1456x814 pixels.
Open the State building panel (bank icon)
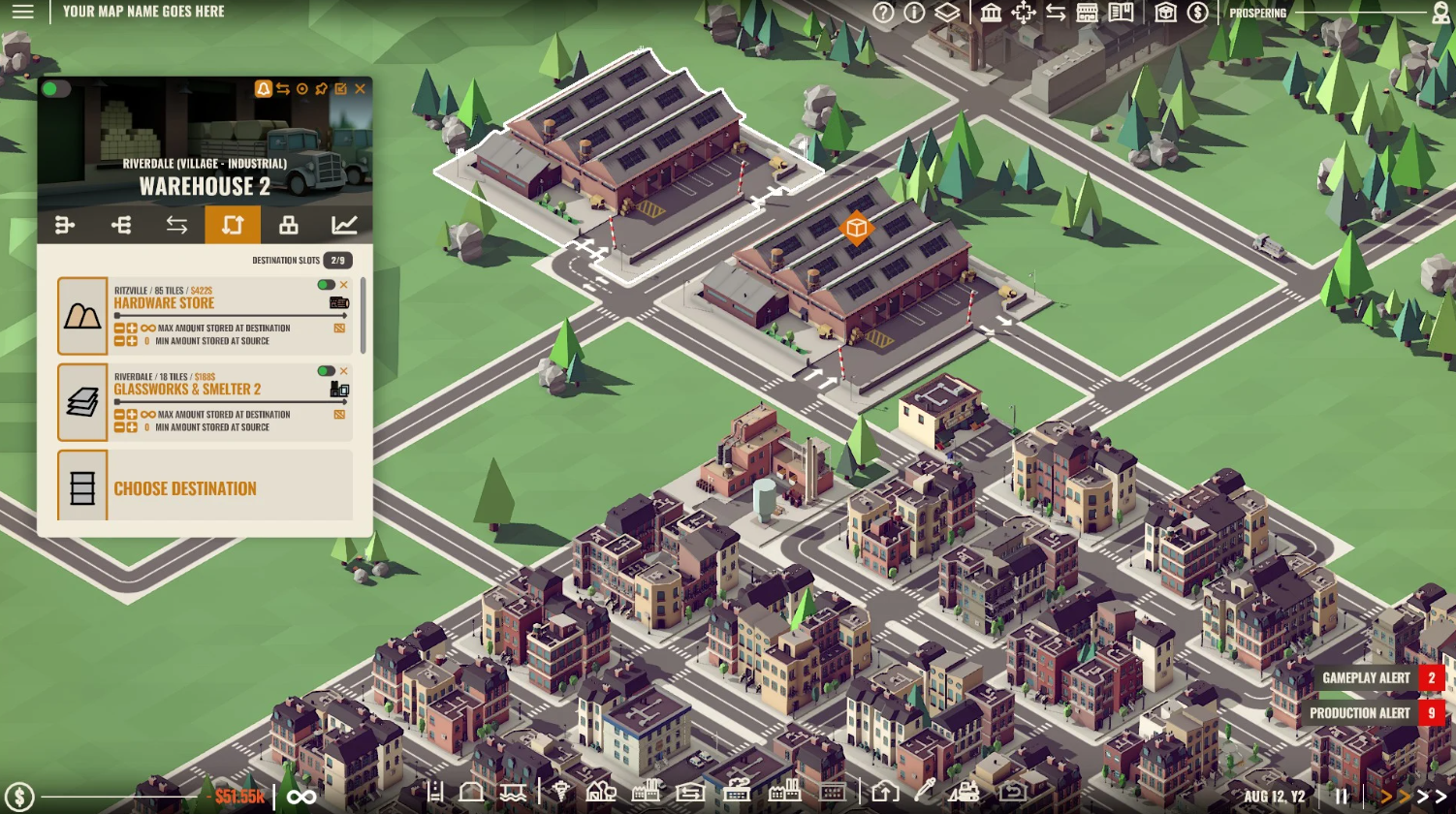tap(991, 14)
